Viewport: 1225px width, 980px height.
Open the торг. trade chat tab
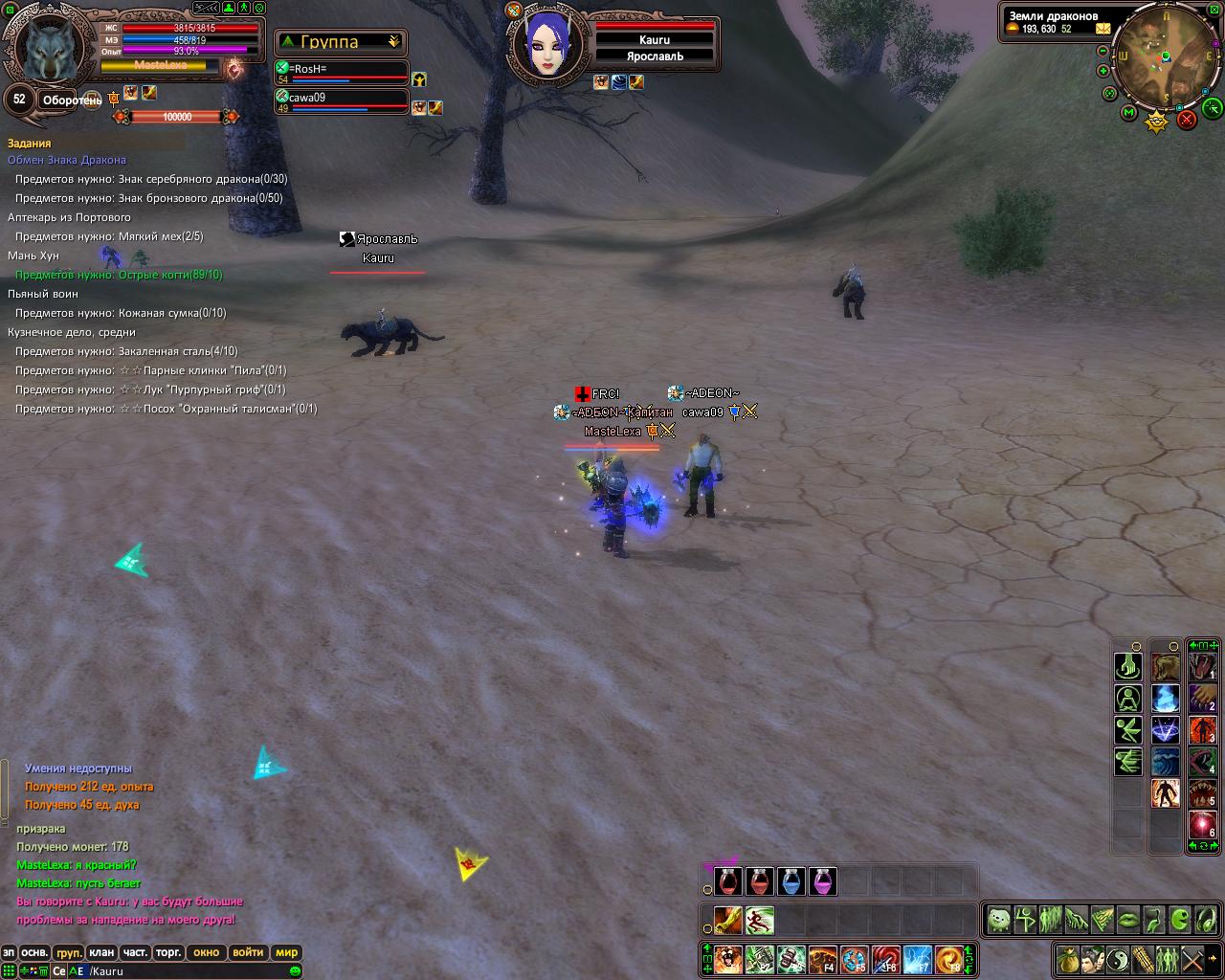pyautogui.click(x=169, y=952)
